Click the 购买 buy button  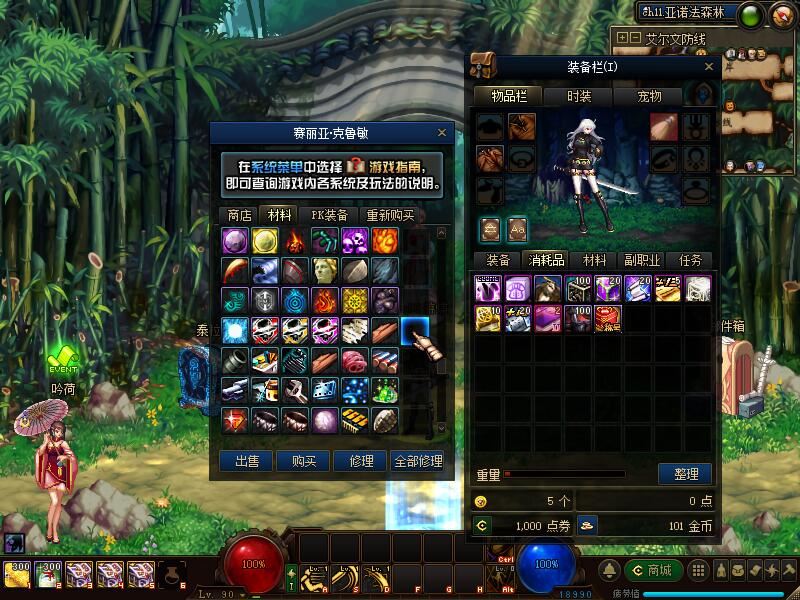coord(304,461)
